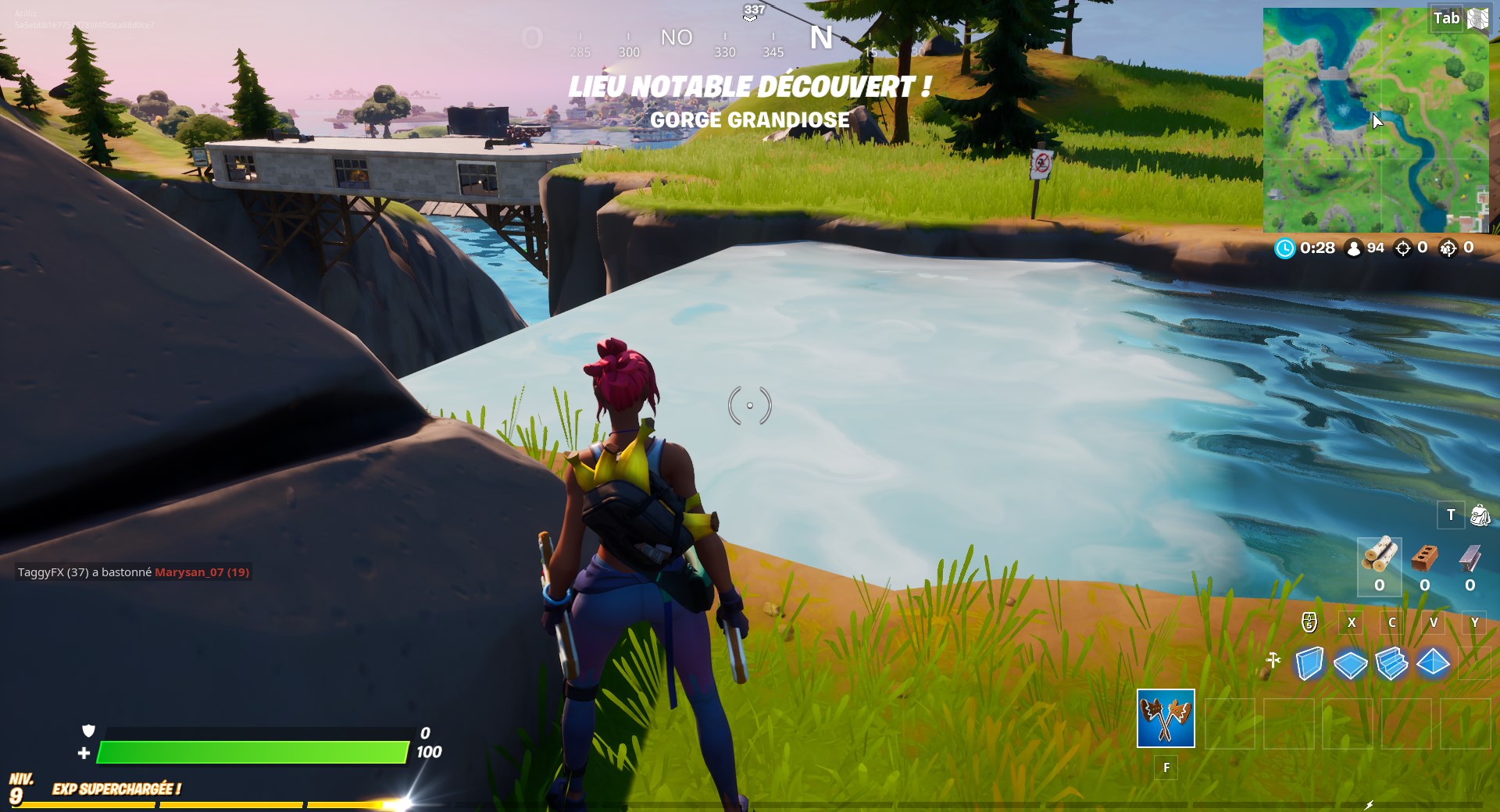Select the equipped pickaxe slot
The height and width of the screenshot is (812, 1500).
tap(1166, 719)
